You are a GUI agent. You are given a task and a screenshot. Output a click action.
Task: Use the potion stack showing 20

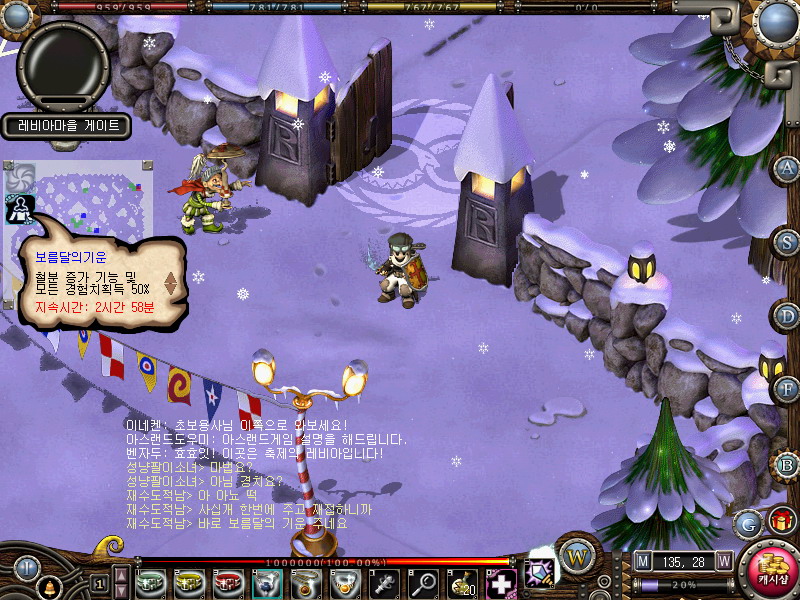pos(463,581)
